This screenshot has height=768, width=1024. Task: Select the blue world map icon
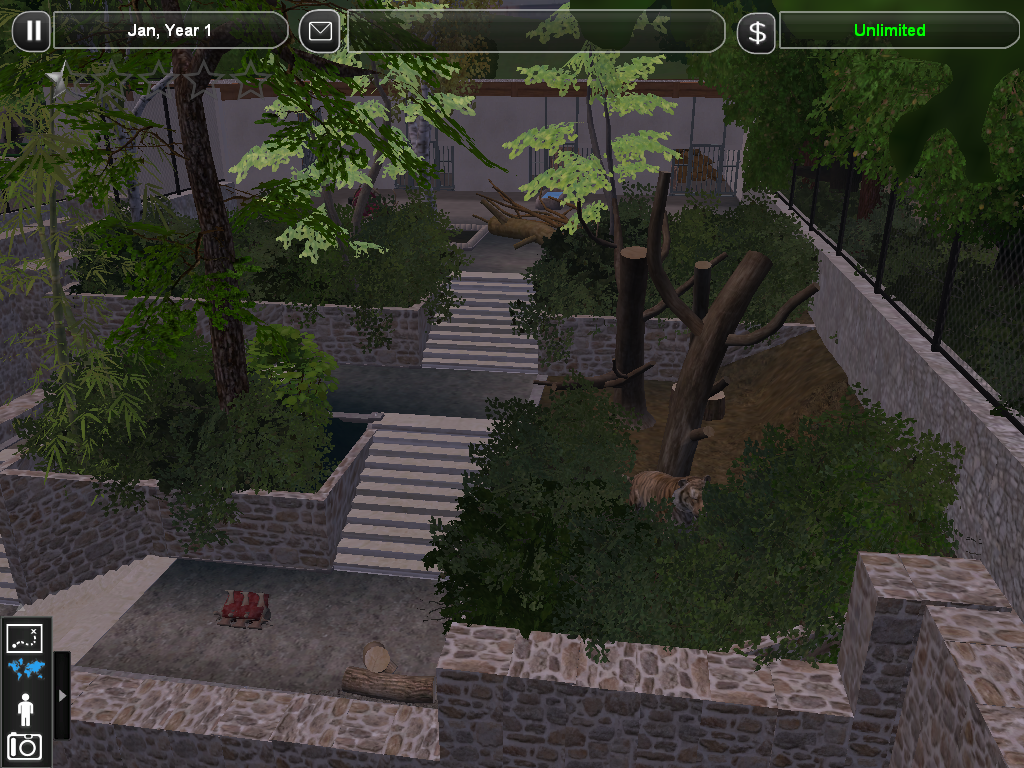[x=25, y=670]
